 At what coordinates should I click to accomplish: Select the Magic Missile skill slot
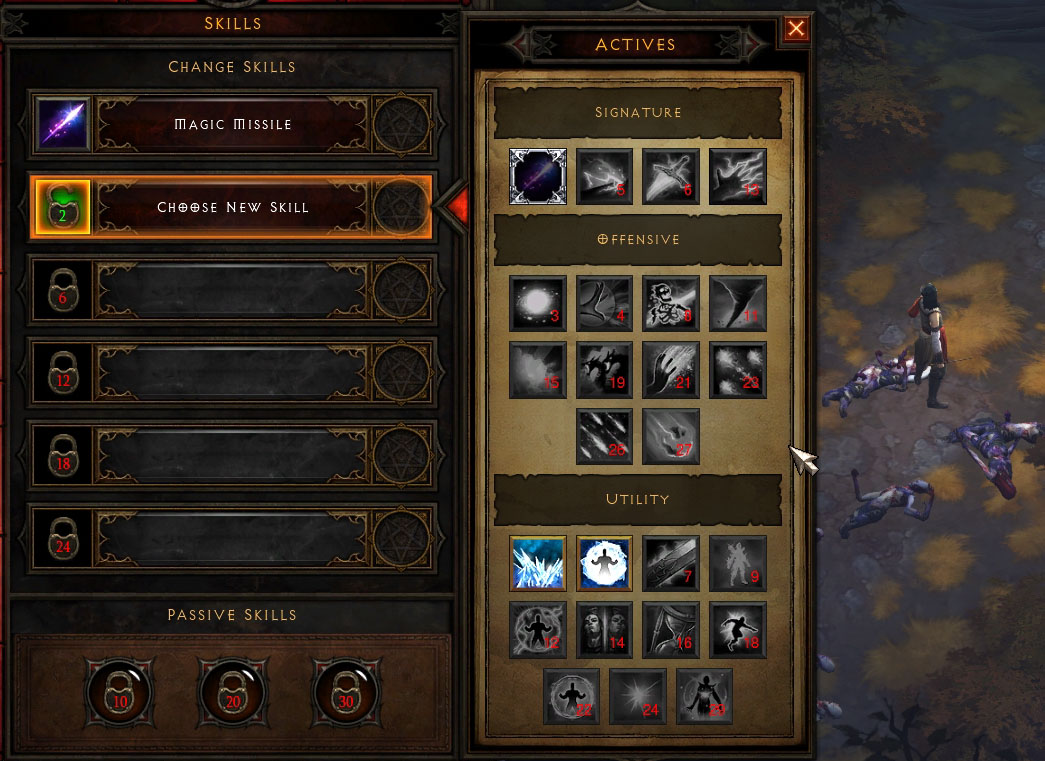233,125
